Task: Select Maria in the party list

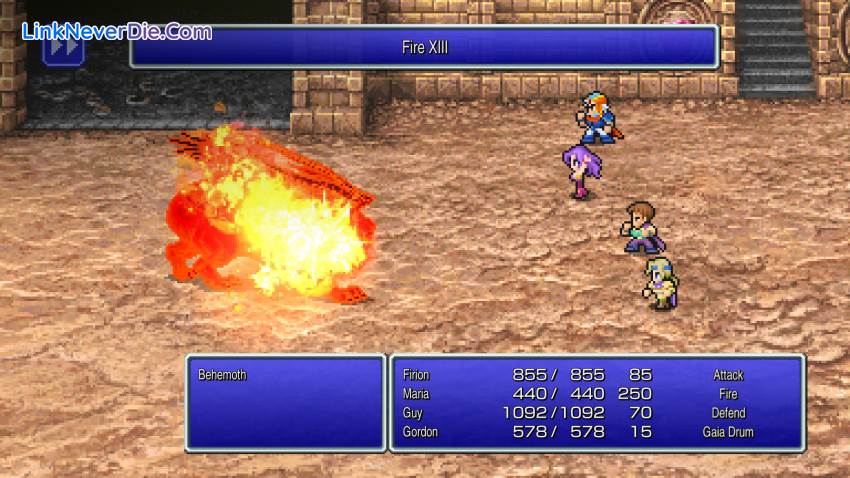Action: pos(415,394)
